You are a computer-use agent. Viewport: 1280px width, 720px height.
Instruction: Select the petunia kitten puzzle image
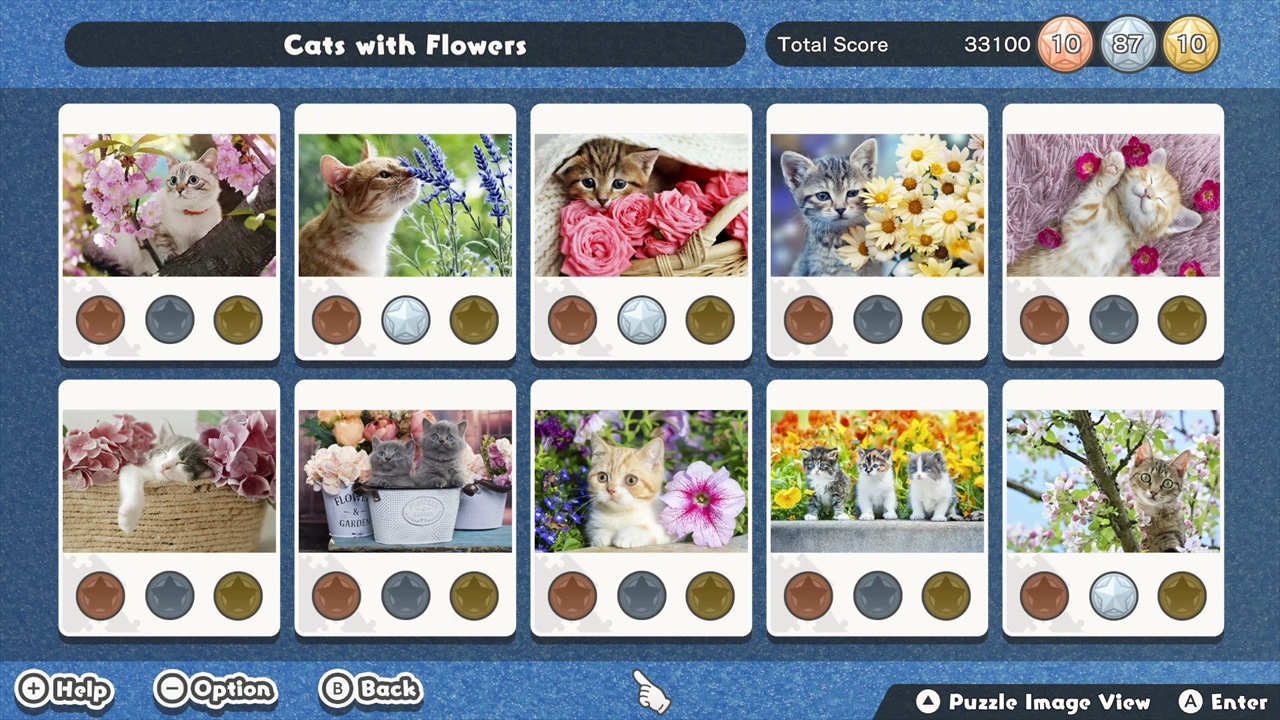(641, 479)
